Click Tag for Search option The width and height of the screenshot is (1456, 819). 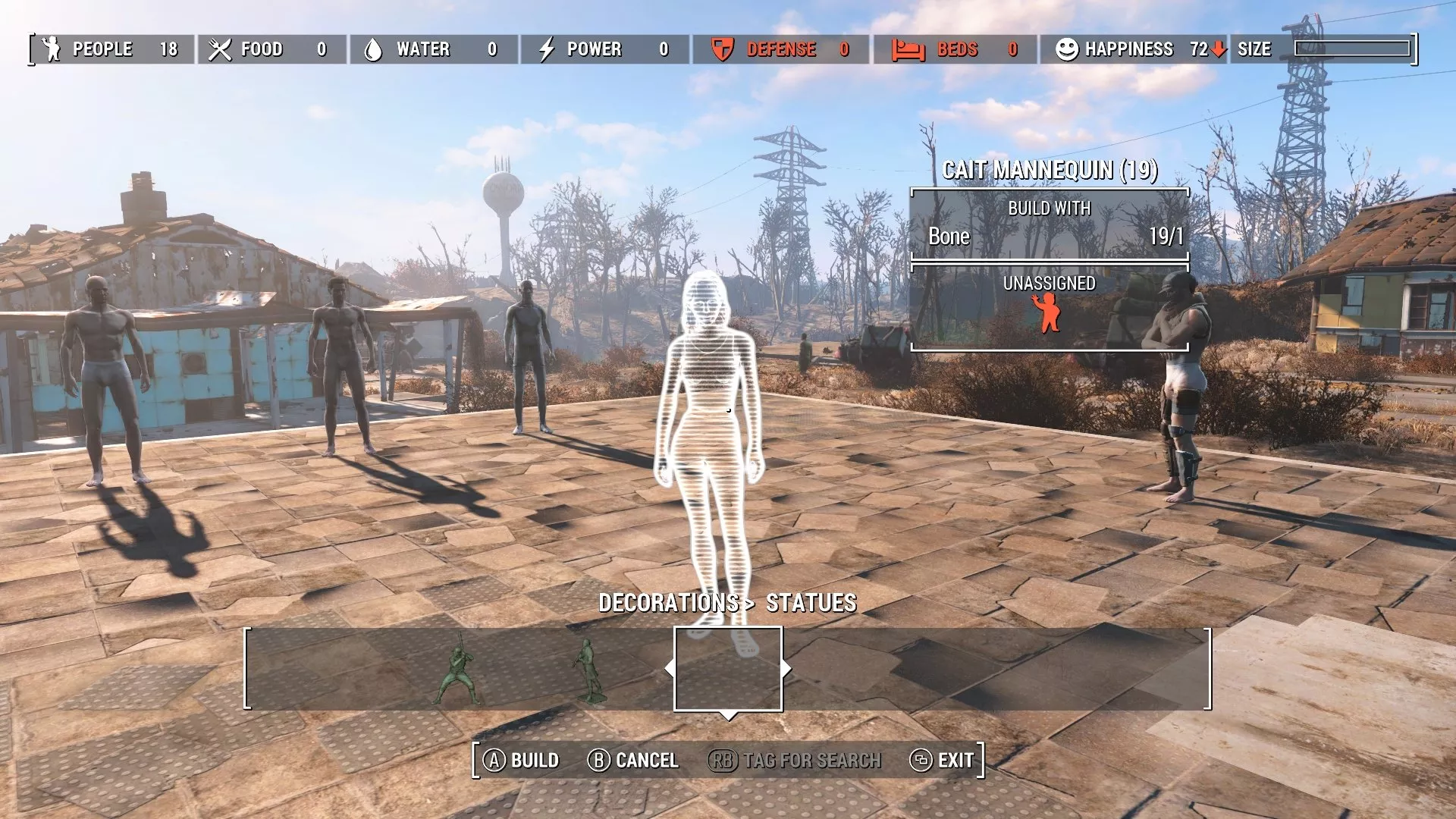point(811,760)
